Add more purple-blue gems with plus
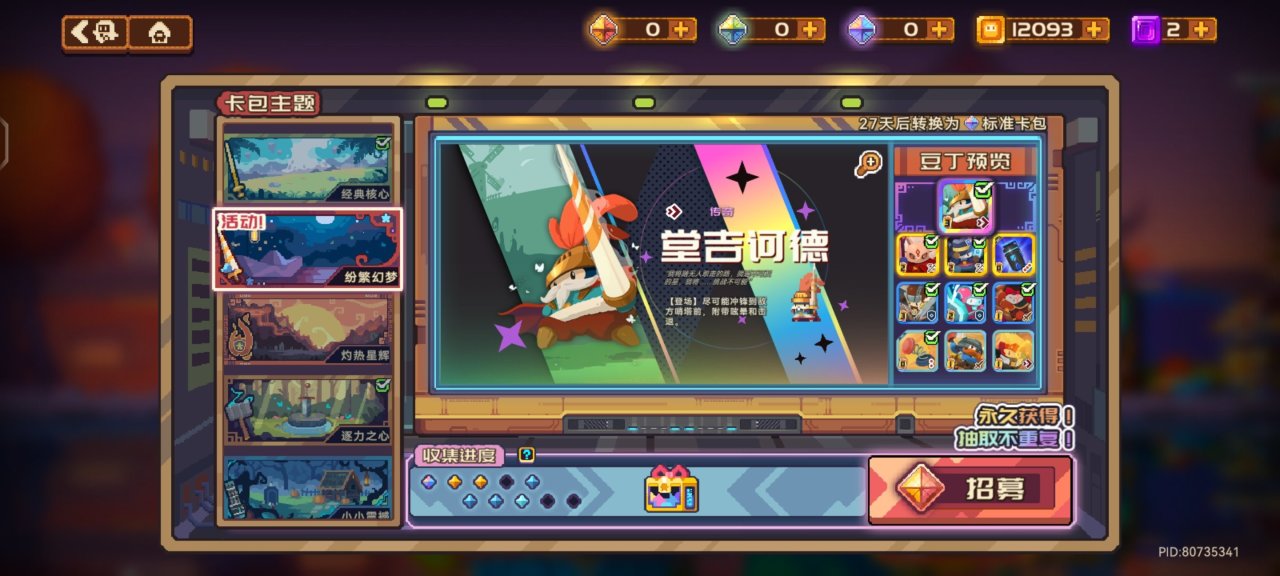The width and height of the screenshot is (1280, 576). click(x=939, y=30)
